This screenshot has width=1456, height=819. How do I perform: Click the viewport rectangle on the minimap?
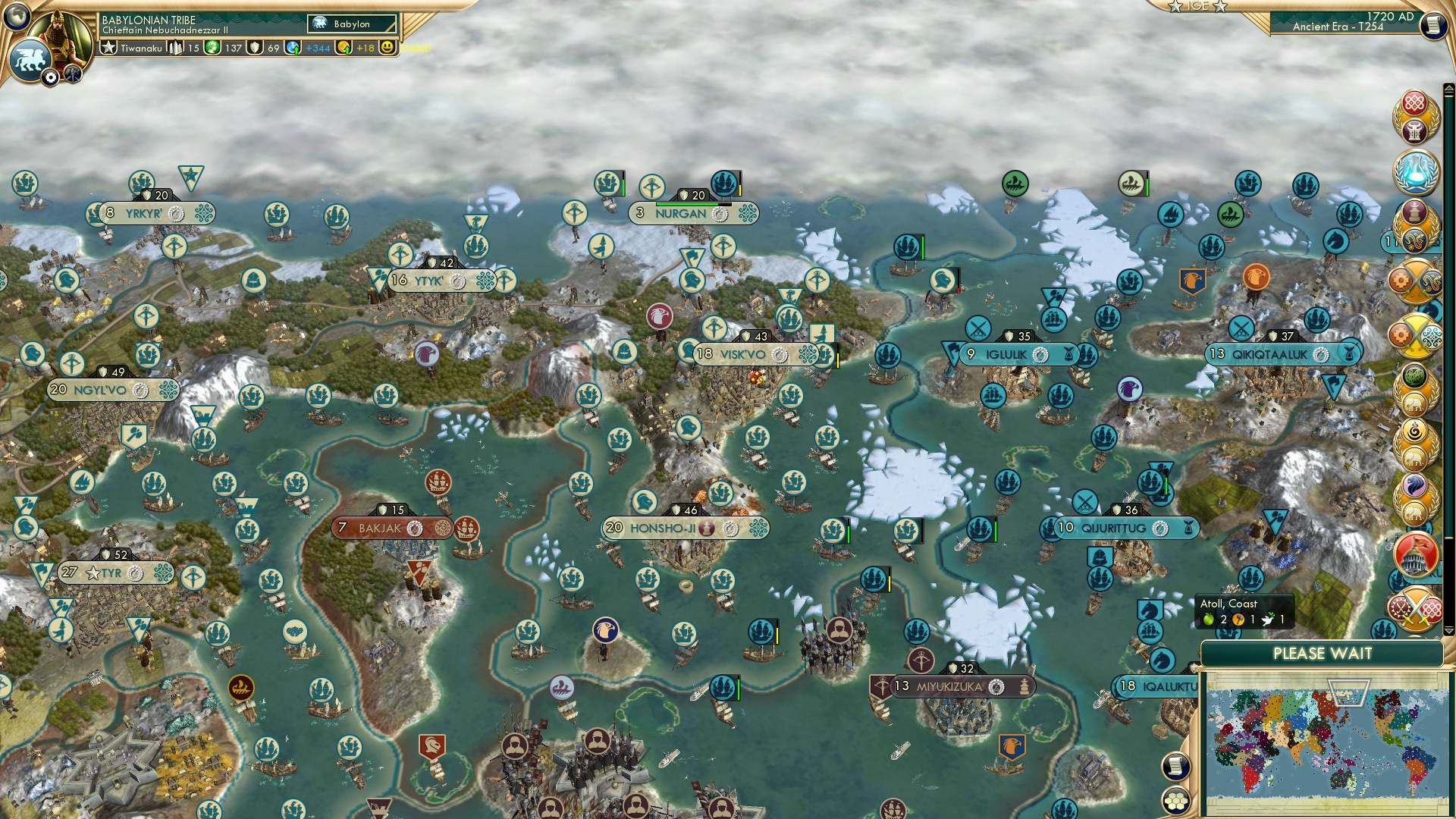[x=1349, y=692]
